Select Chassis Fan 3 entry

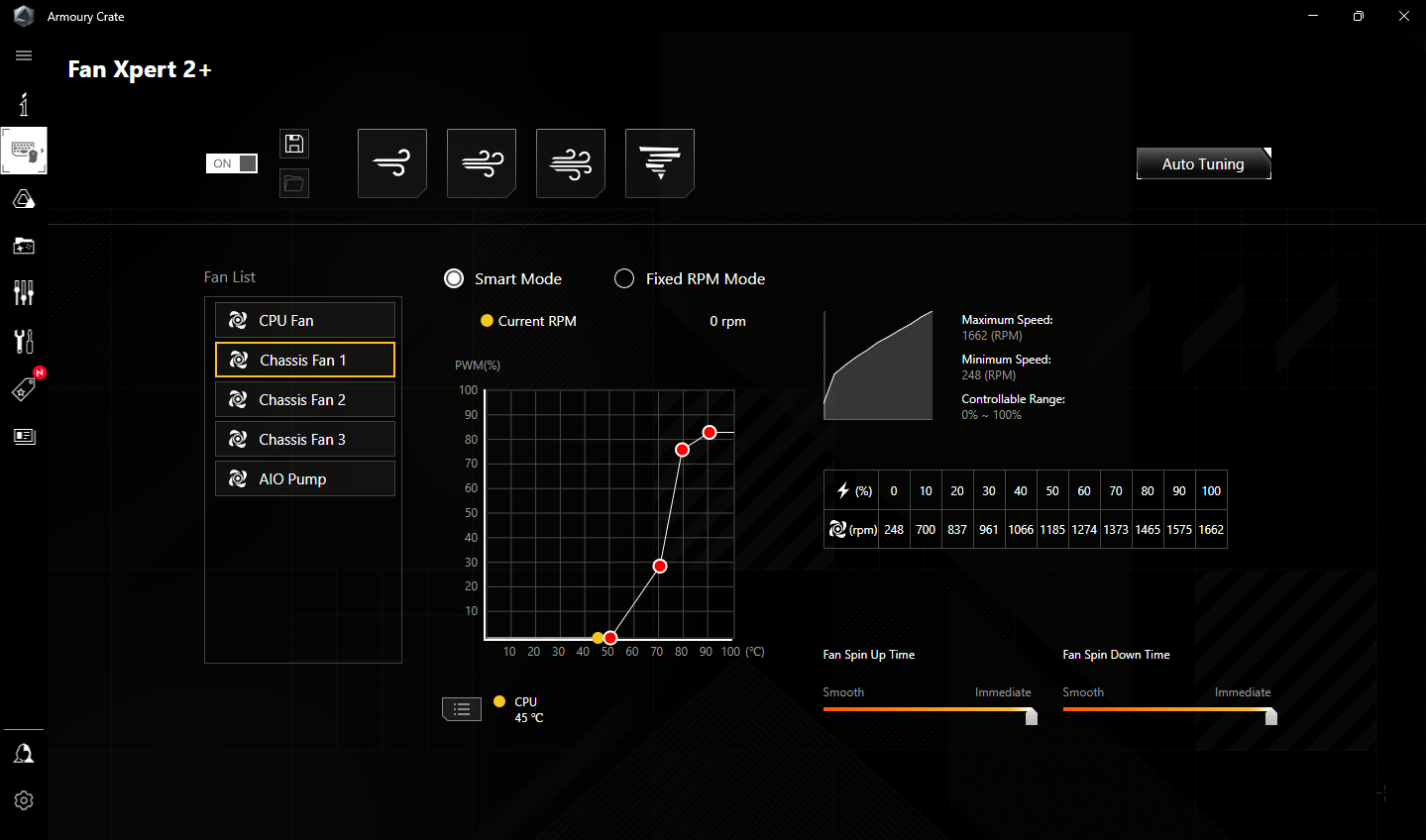click(x=305, y=439)
